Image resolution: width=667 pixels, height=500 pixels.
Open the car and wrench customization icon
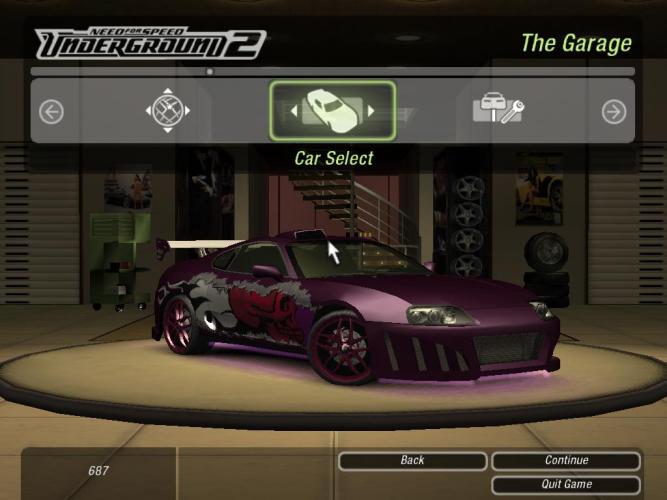click(x=498, y=110)
